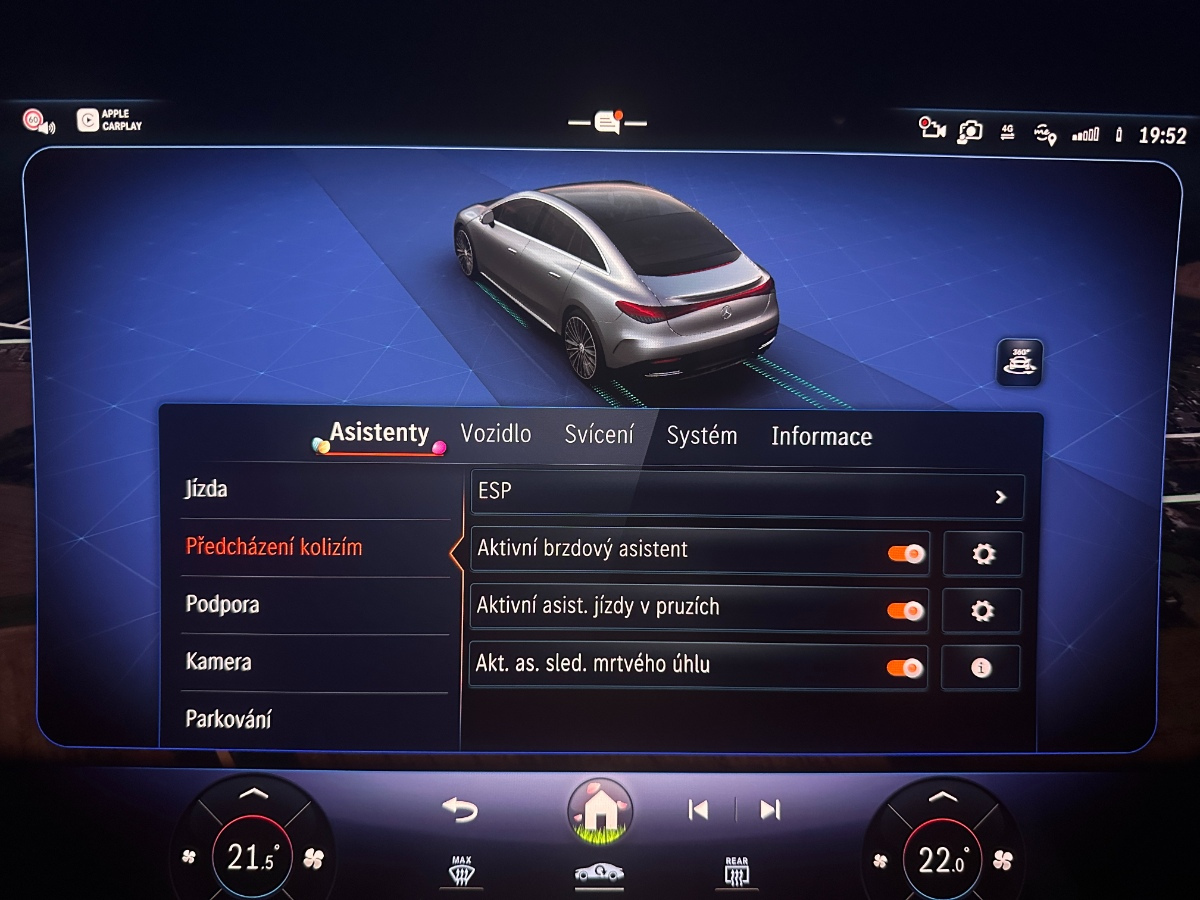Screen dimensions: 1200x900
Task: Select the Parkování category
Action: coord(229,719)
